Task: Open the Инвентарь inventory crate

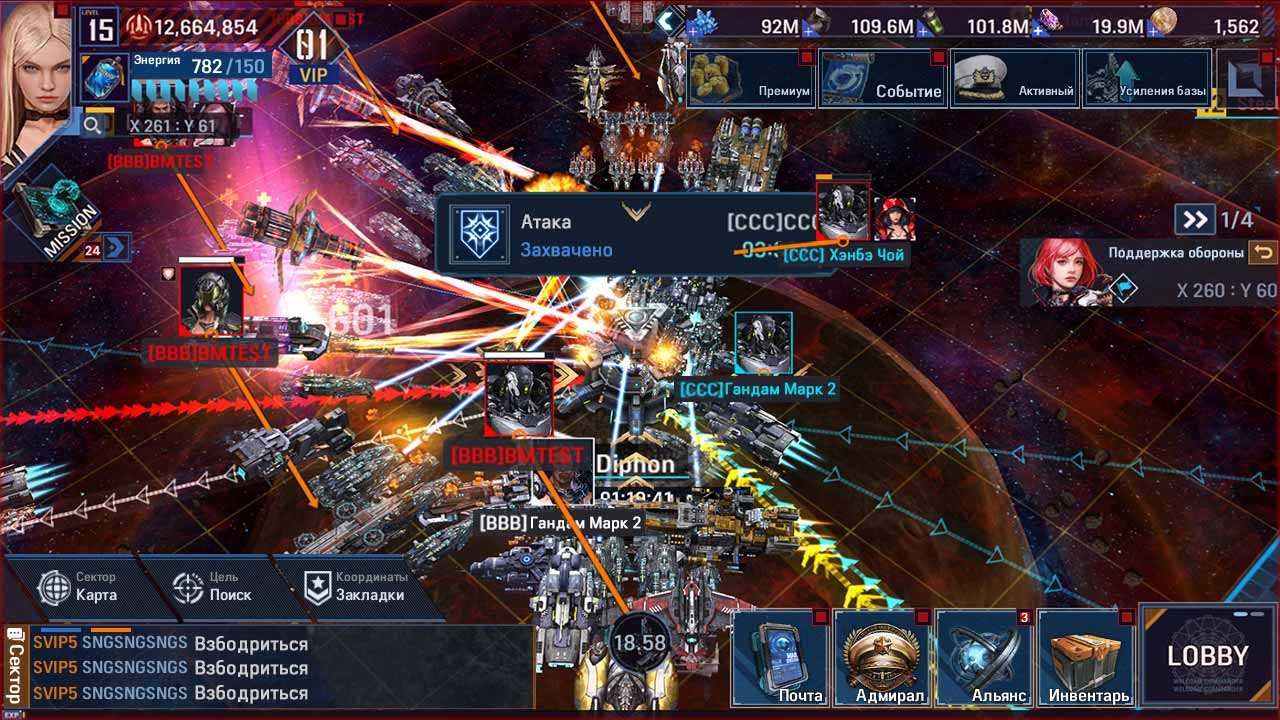Action: [x=1086, y=658]
